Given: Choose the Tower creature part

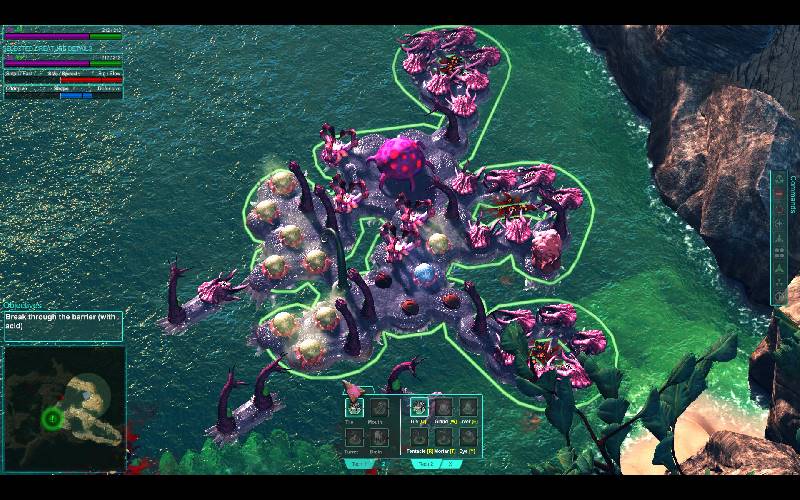Looking at the screenshot, I should click(354, 435).
